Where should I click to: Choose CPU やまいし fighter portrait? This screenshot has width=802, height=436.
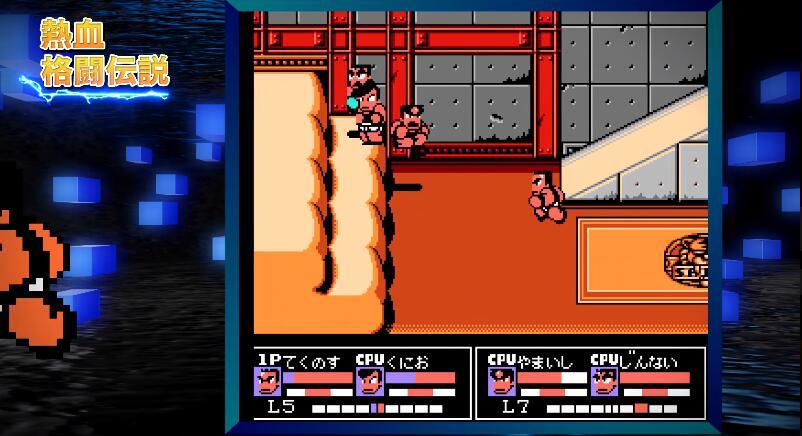[x=502, y=382]
